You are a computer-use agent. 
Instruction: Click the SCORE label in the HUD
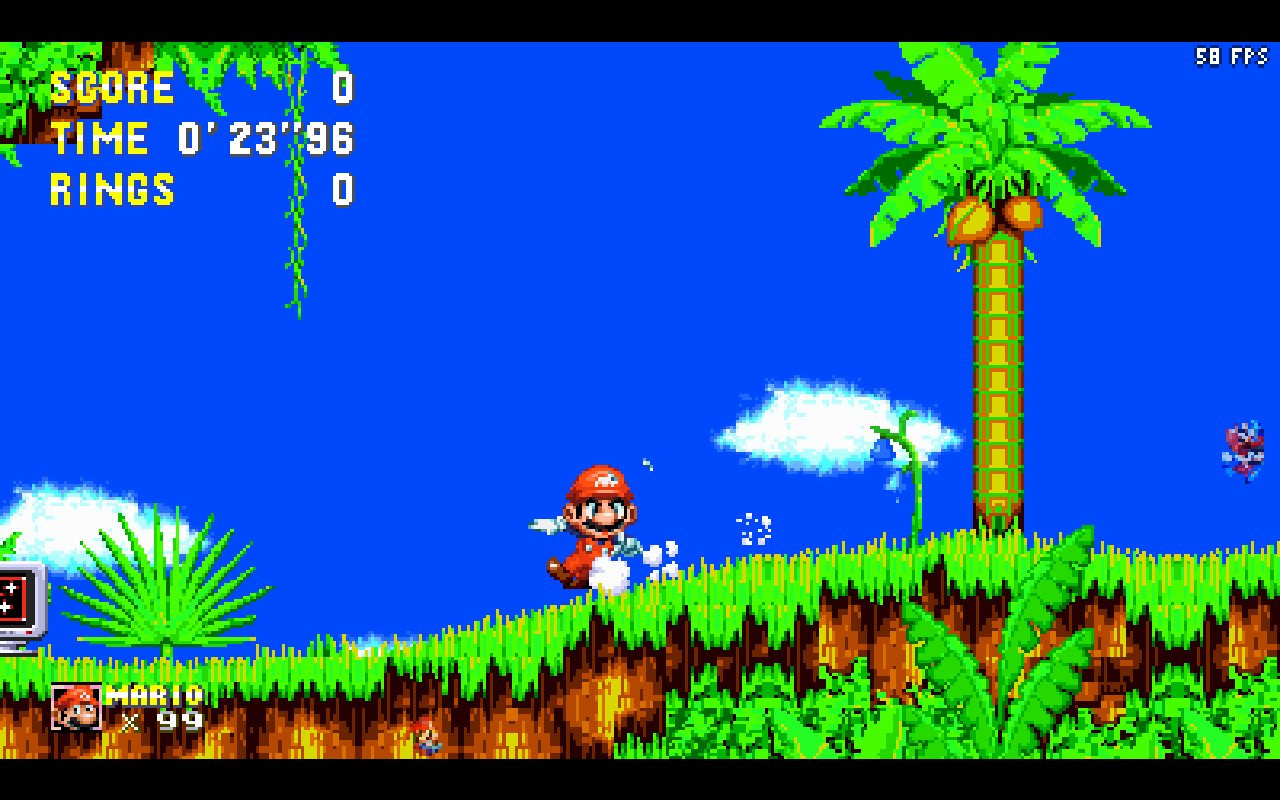113,88
